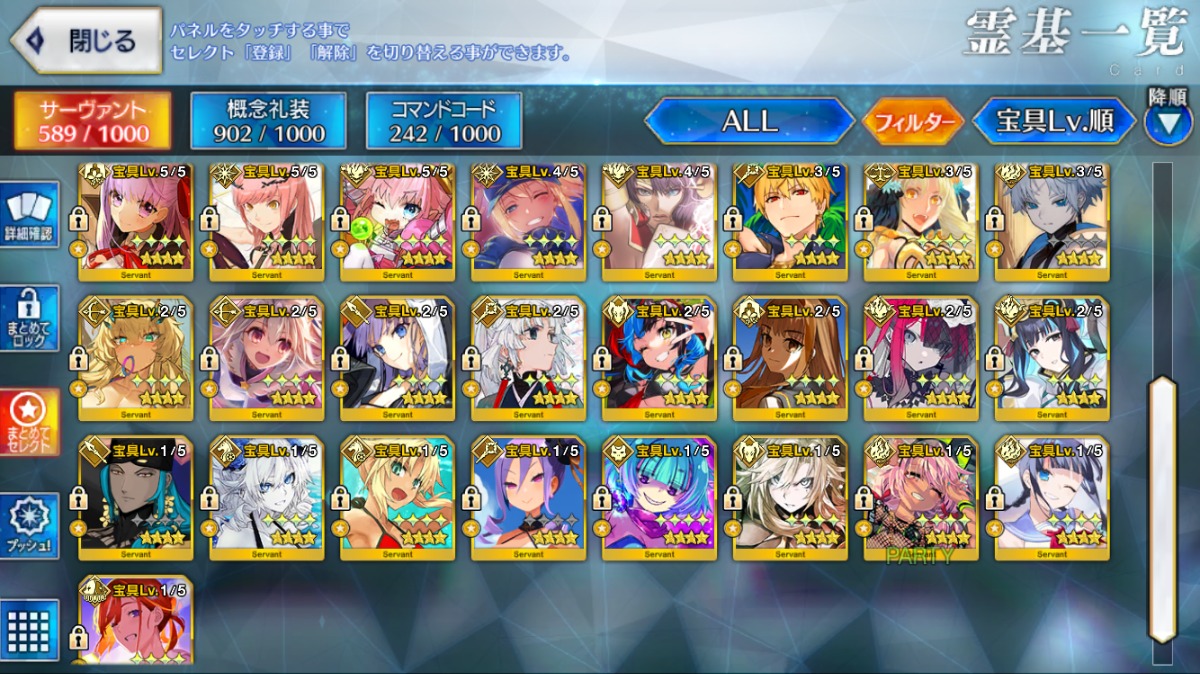Select the white-haired glasses servant card
Image resolution: width=1200 pixels, height=674 pixels.
click(x=528, y=357)
